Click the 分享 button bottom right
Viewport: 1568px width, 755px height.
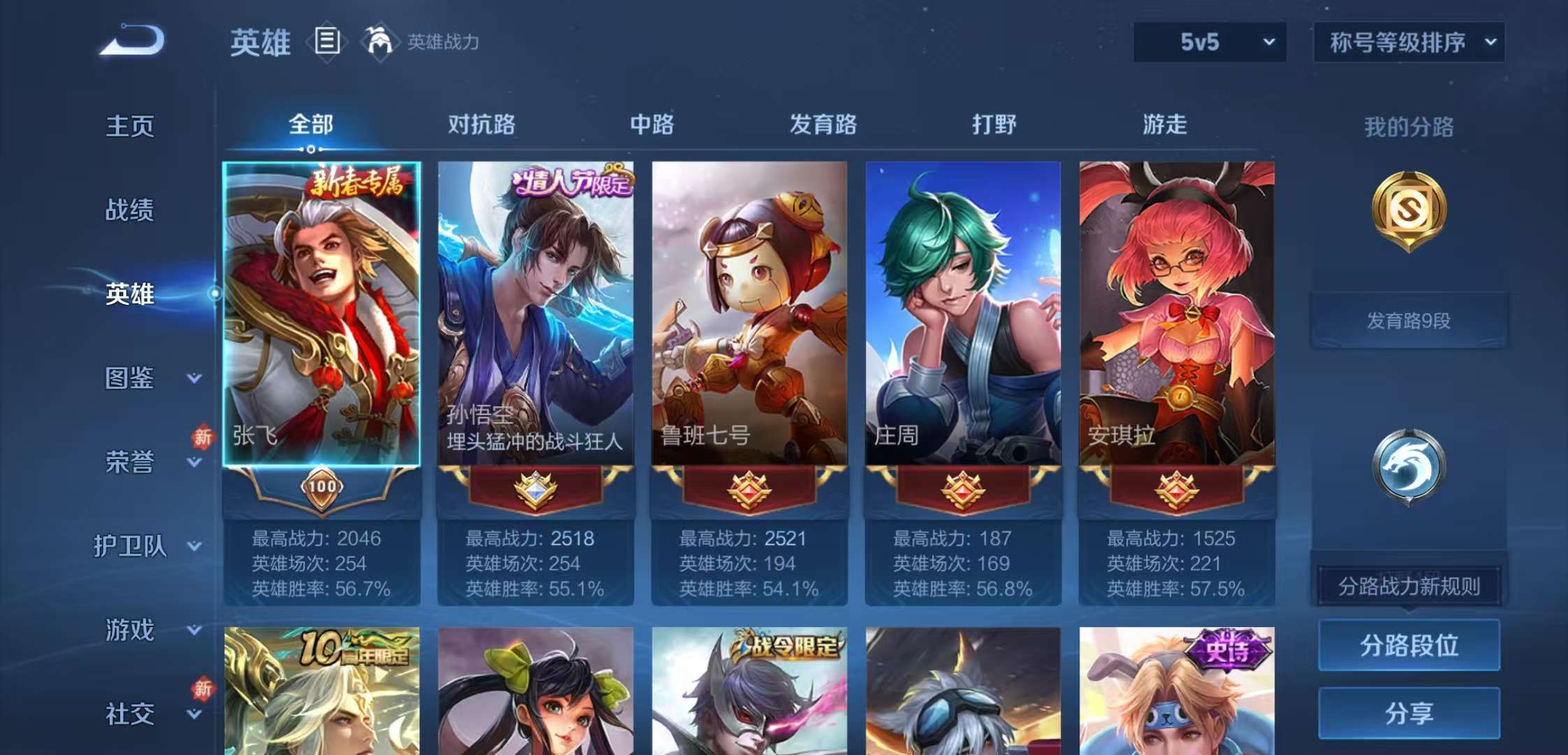click(1409, 713)
